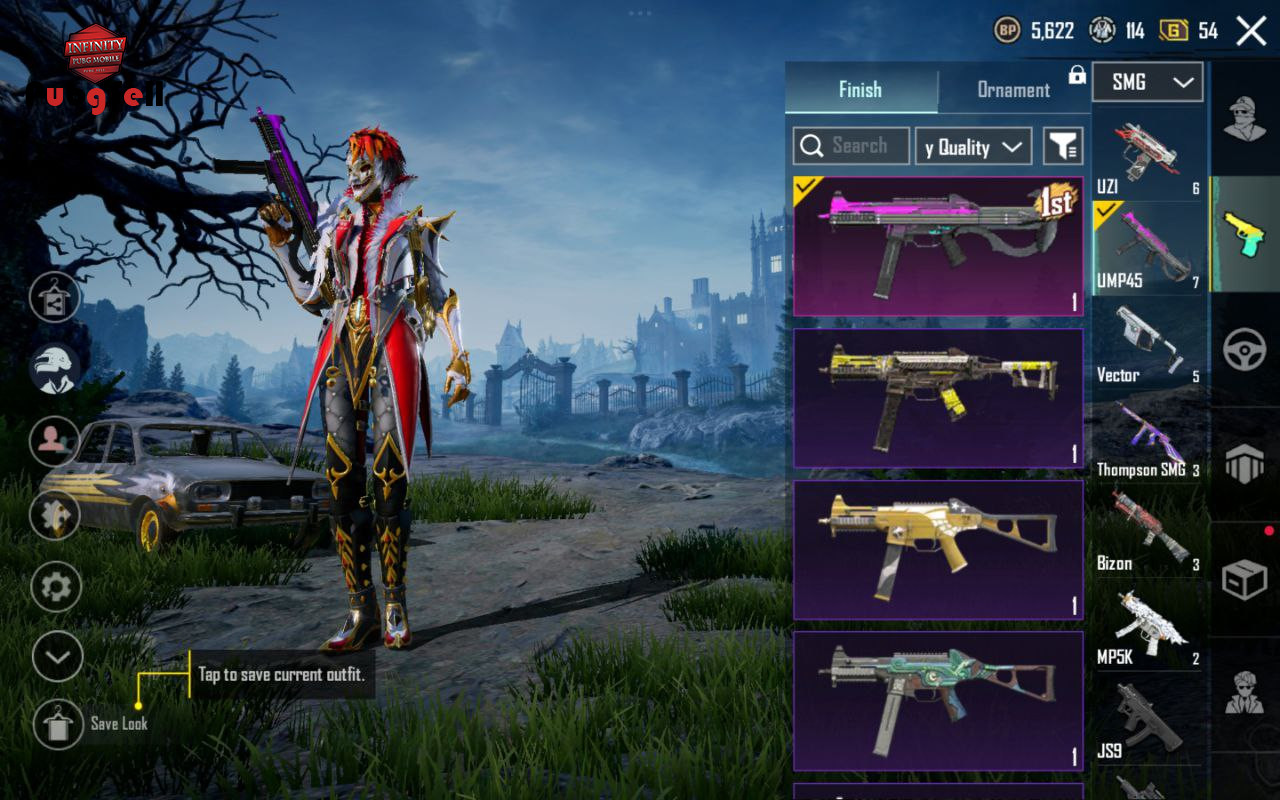Image resolution: width=1280 pixels, height=800 pixels.
Task: Select the gold UMP45 skin
Action: pos(938,550)
